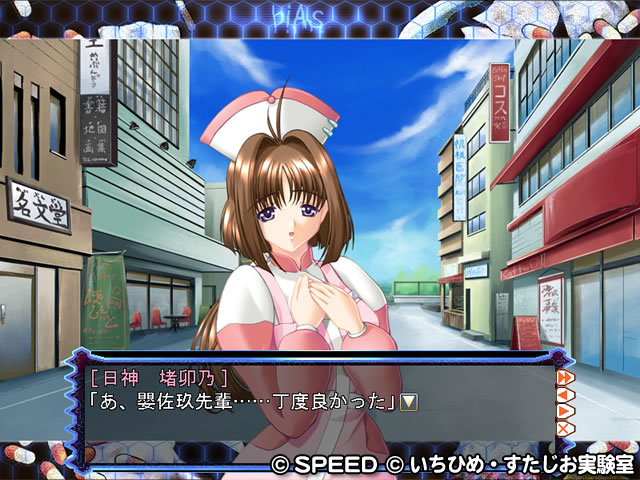Click the down-arrow continue indicator after the text
Screen dimensions: 640x480
(x=409, y=401)
